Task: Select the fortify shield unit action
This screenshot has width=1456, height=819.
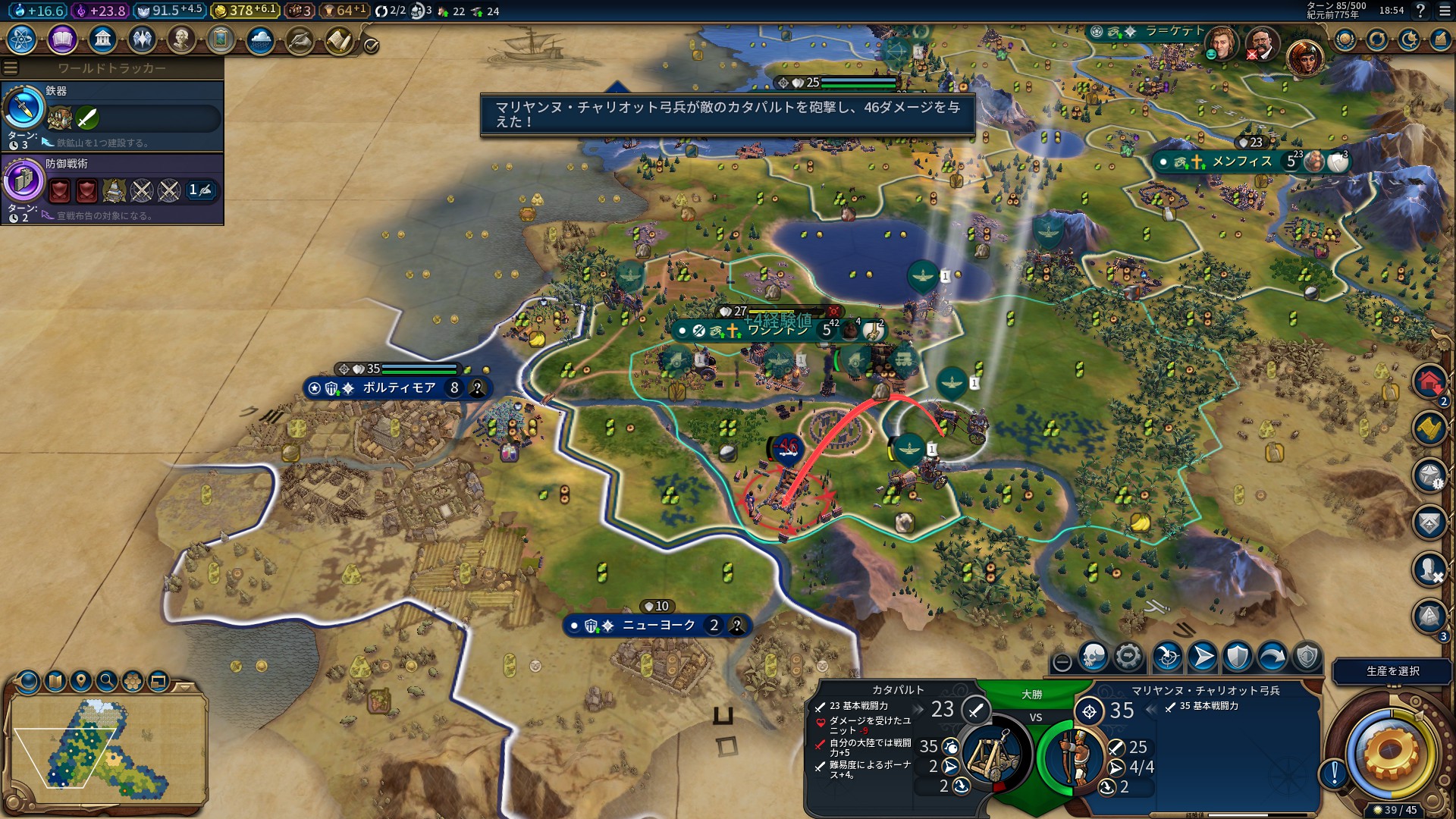Action: click(1238, 657)
